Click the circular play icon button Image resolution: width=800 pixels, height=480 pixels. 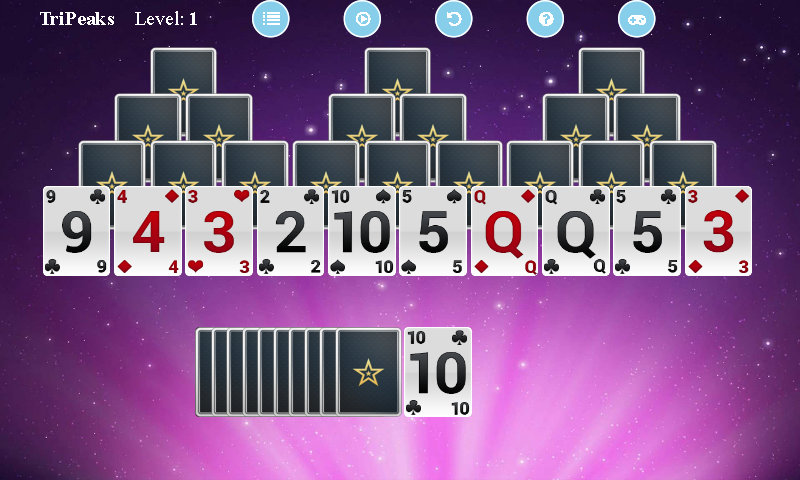pyautogui.click(x=362, y=19)
